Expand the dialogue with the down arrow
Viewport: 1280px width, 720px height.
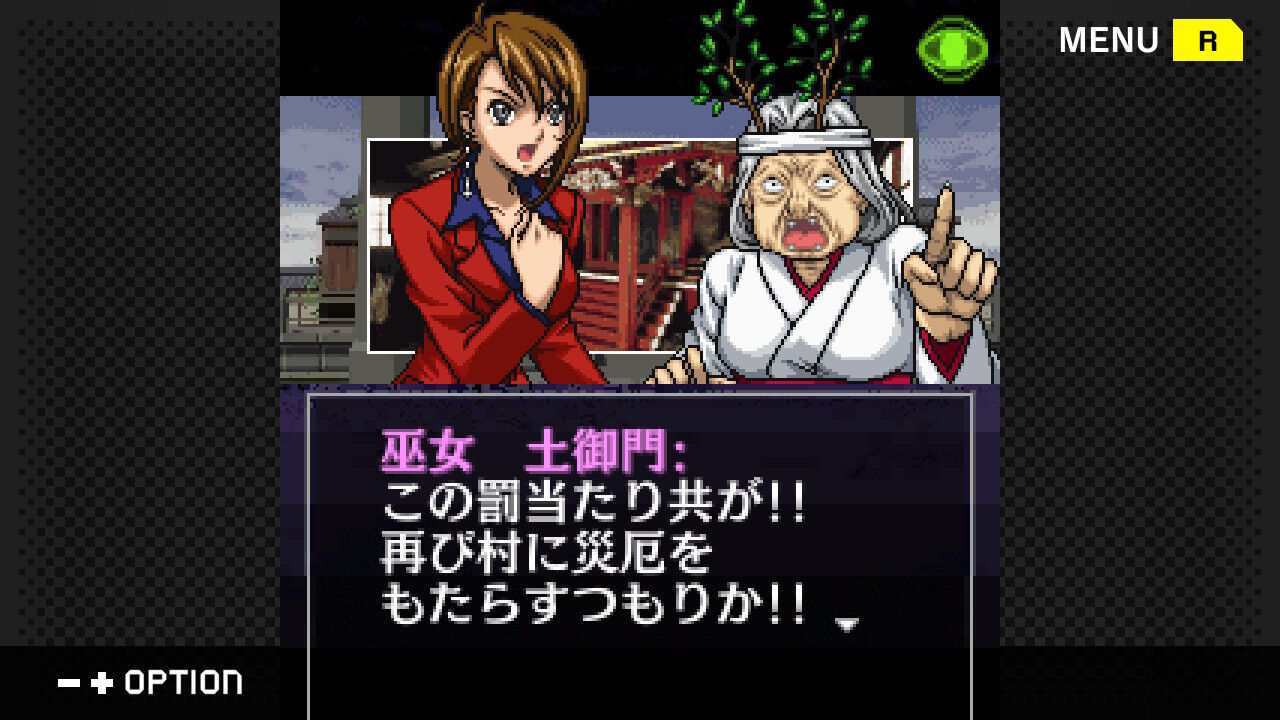(x=849, y=621)
